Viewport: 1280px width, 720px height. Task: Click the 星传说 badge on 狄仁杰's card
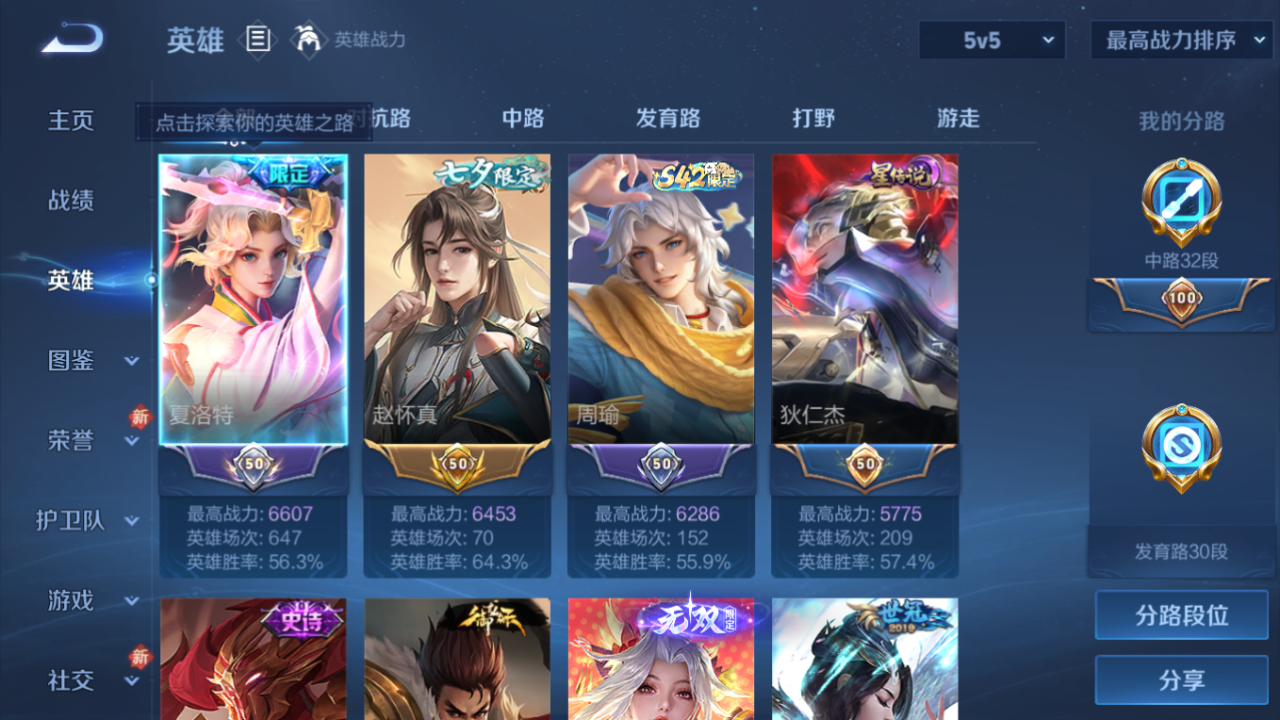pyautogui.click(x=900, y=172)
